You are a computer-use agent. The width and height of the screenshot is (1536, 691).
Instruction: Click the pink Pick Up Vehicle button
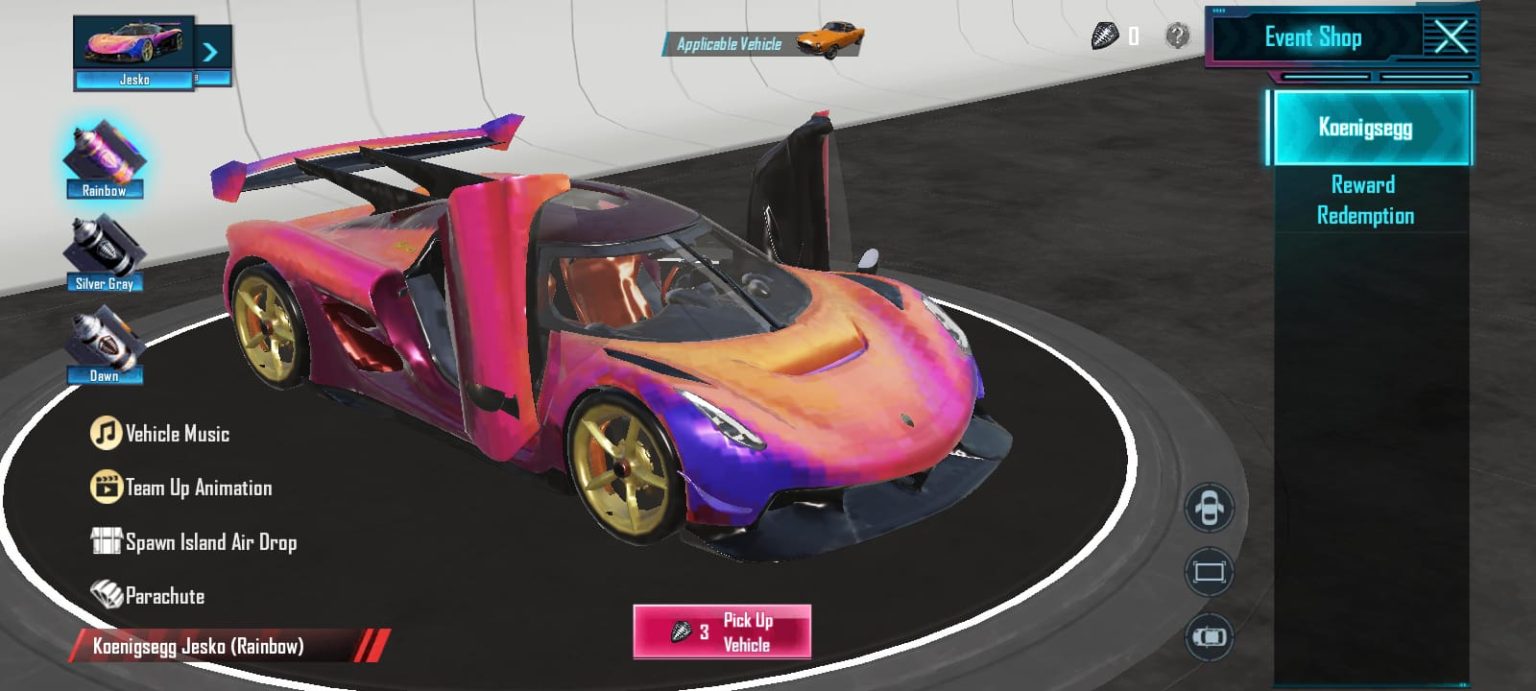tap(722, 632)
